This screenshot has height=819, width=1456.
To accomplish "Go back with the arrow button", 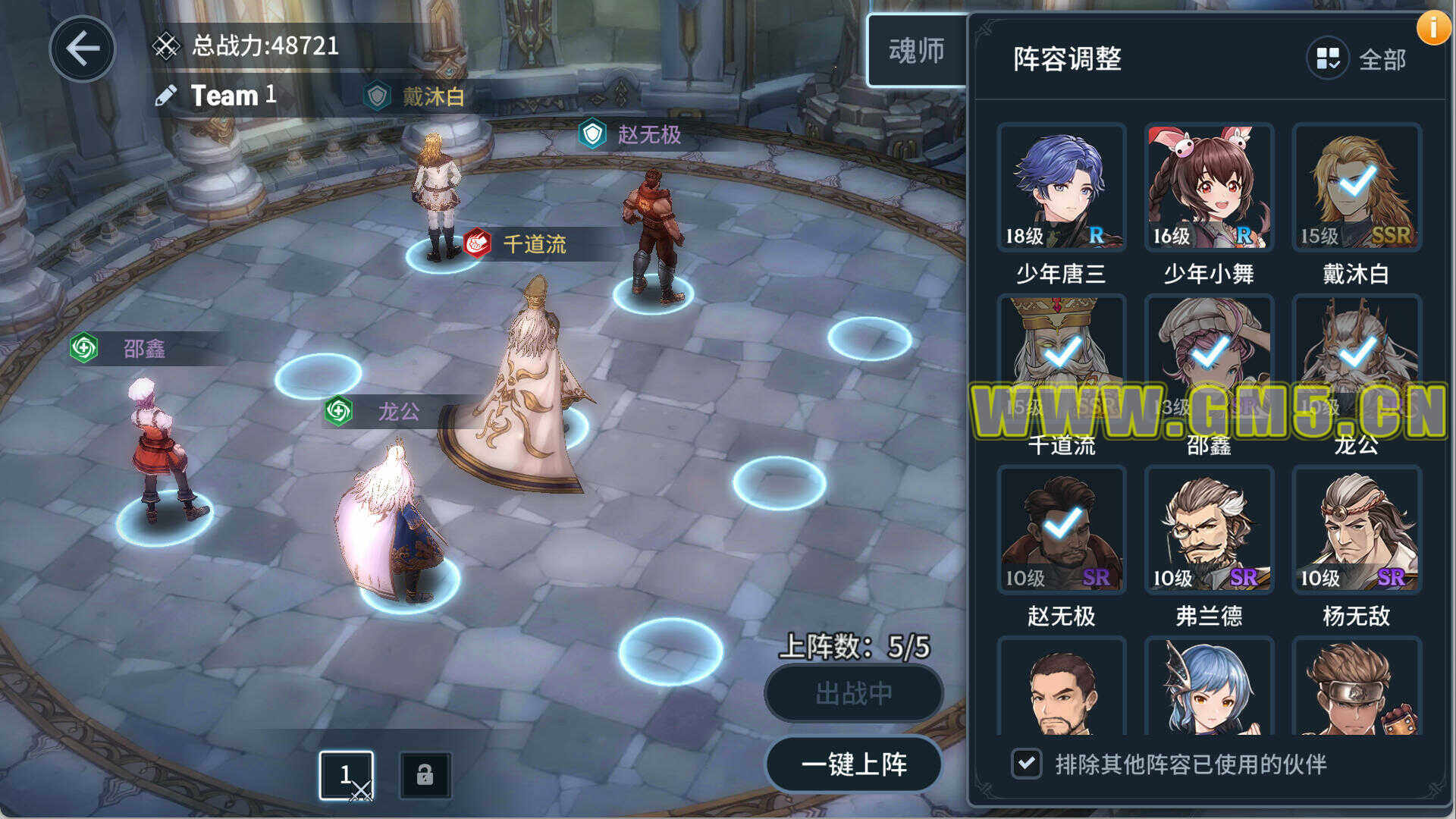I will (x=82, y=49).
